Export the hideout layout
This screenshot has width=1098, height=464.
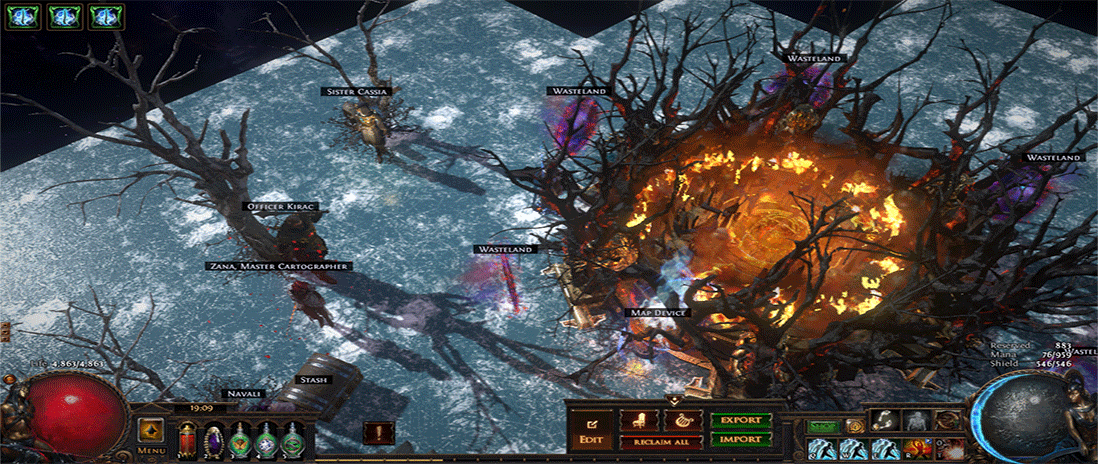tap(740, 420)
